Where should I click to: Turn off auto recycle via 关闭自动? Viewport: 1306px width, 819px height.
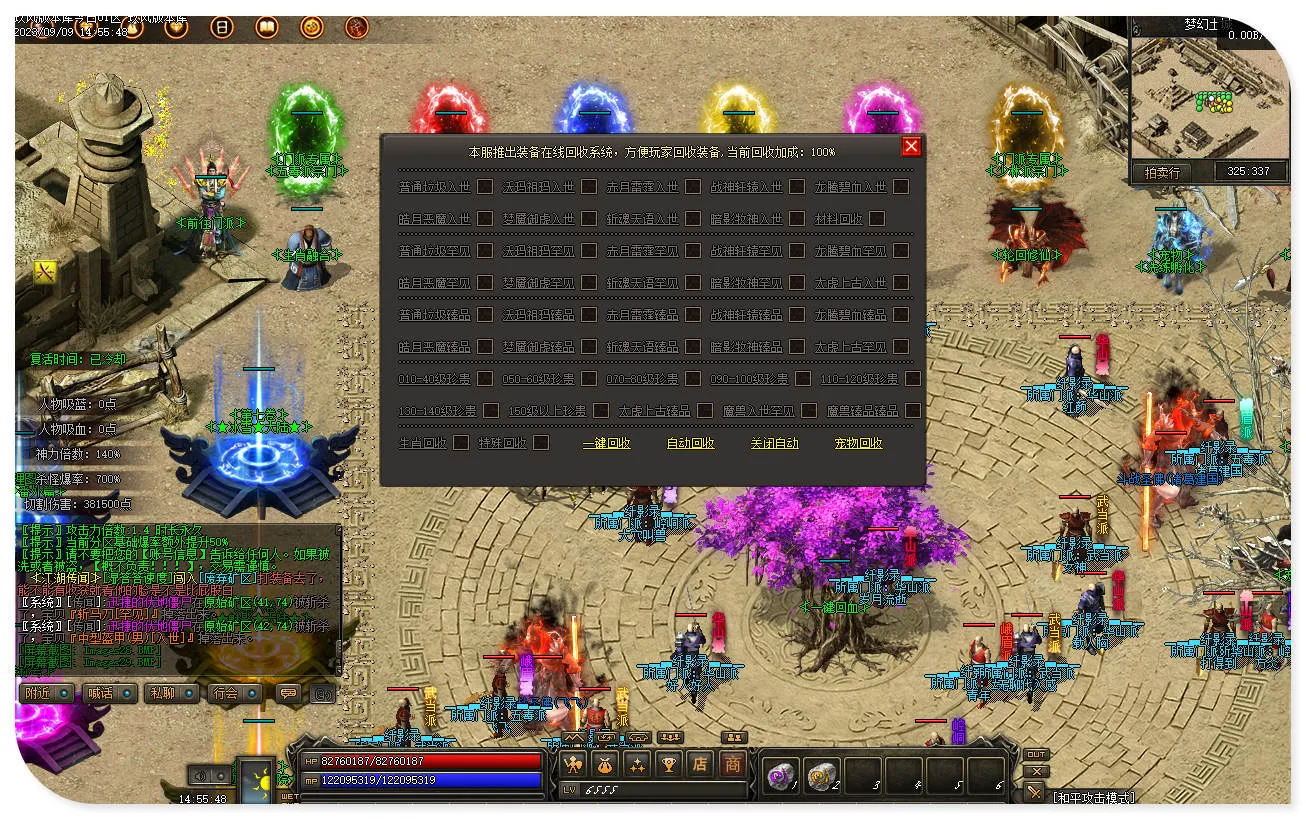click(775, 443)
